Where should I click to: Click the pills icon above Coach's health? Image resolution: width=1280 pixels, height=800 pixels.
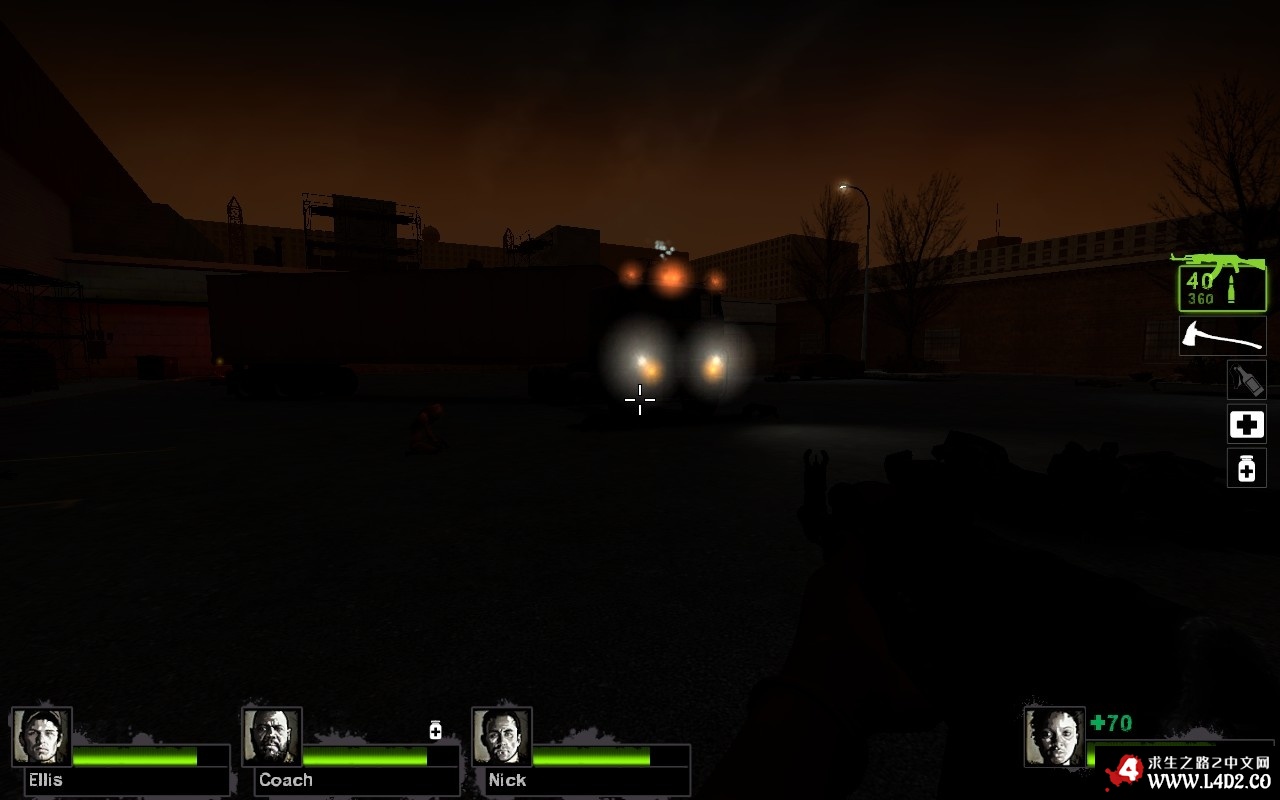[435, 730]
